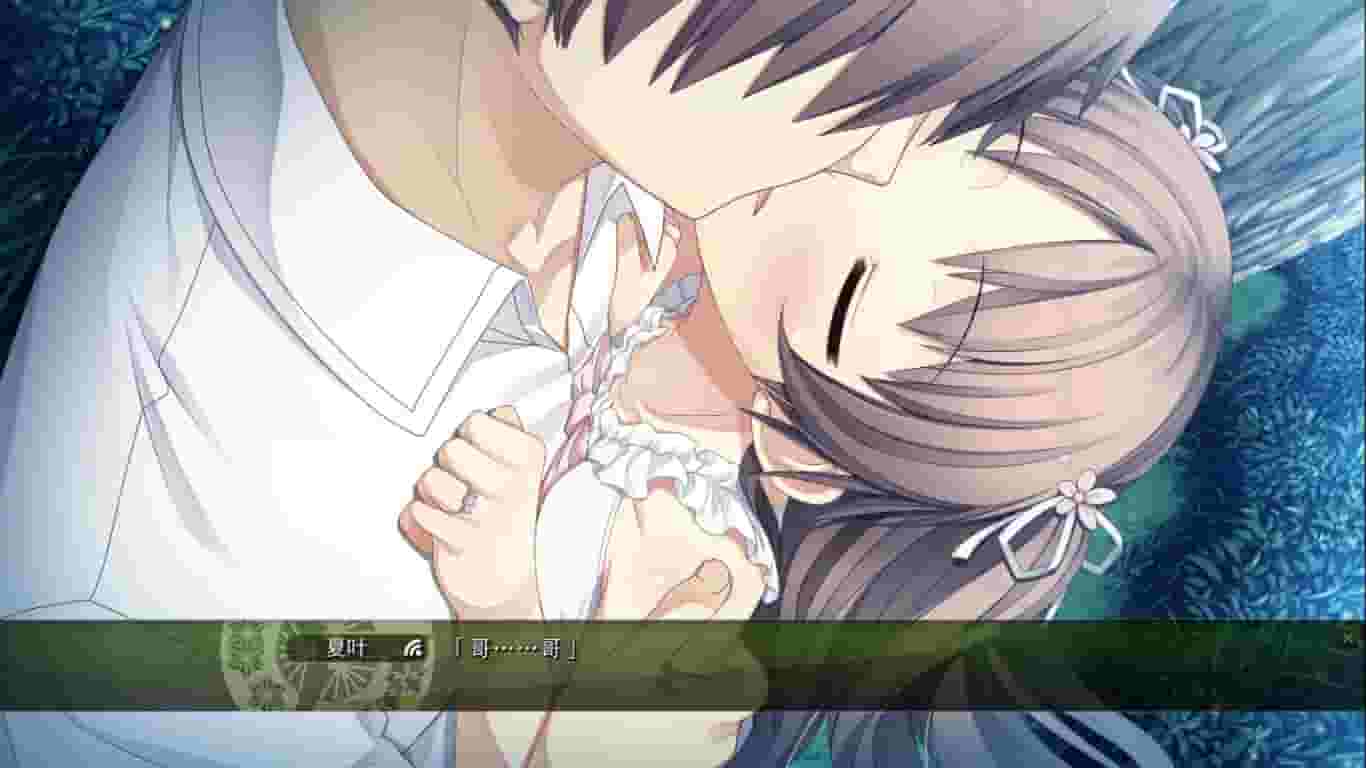Click the CG artwork above the dialogue box
Image resolution: width=1366 pixels, height=768 pixels.
pyautogui.click(x=683, y=300)
